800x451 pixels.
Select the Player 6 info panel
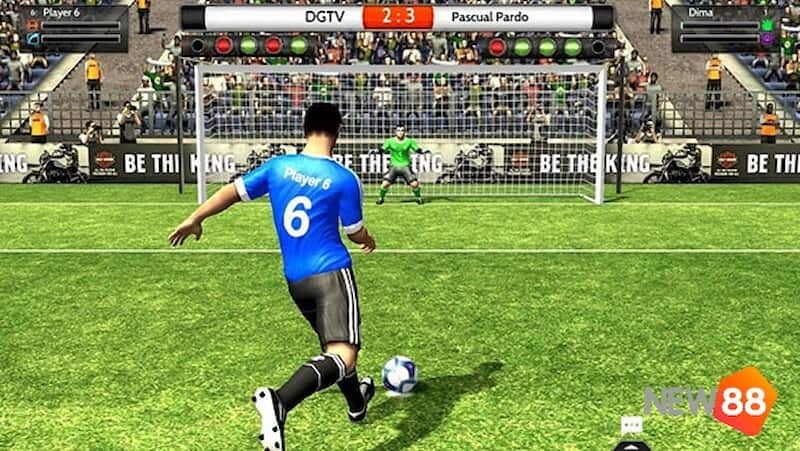coord(72,28)
